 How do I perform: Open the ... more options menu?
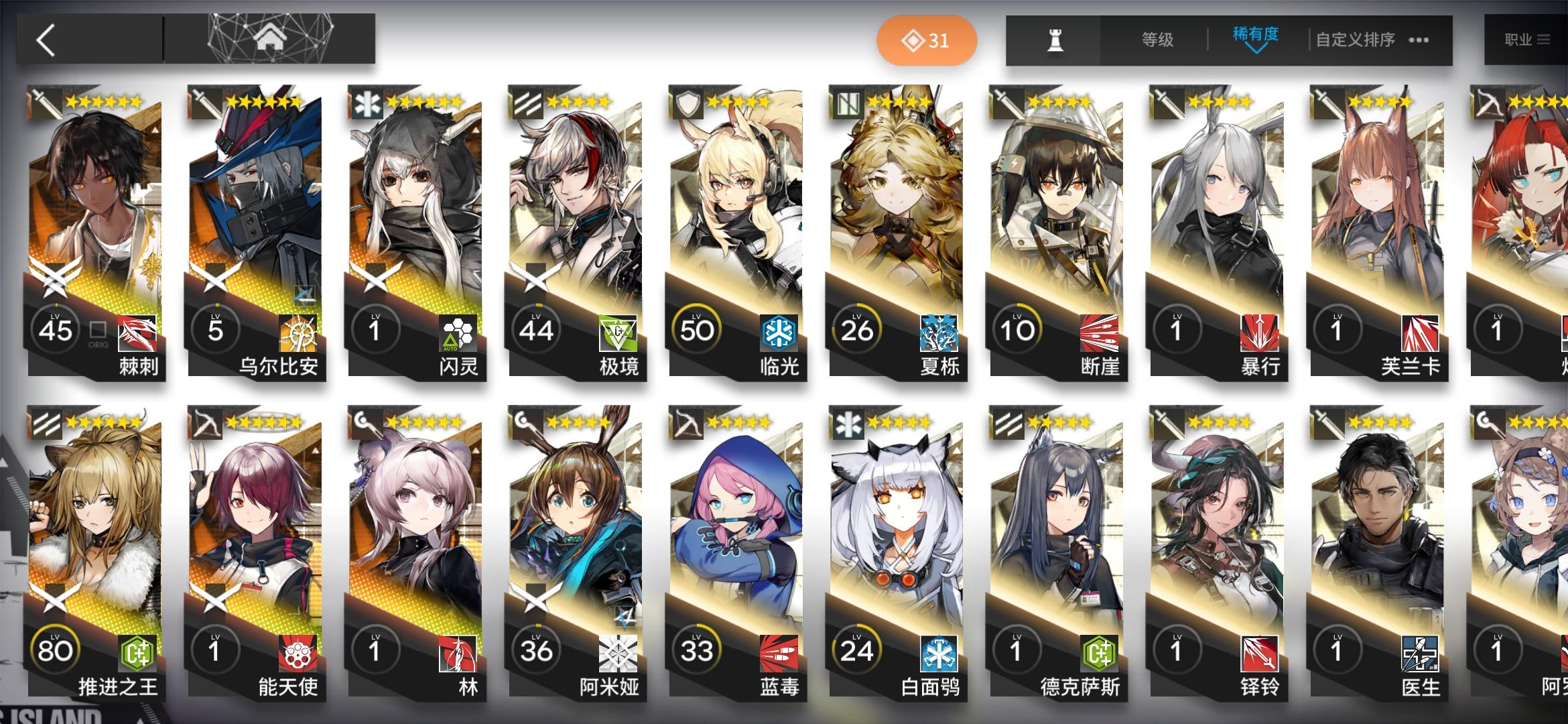coord(1417,40)
